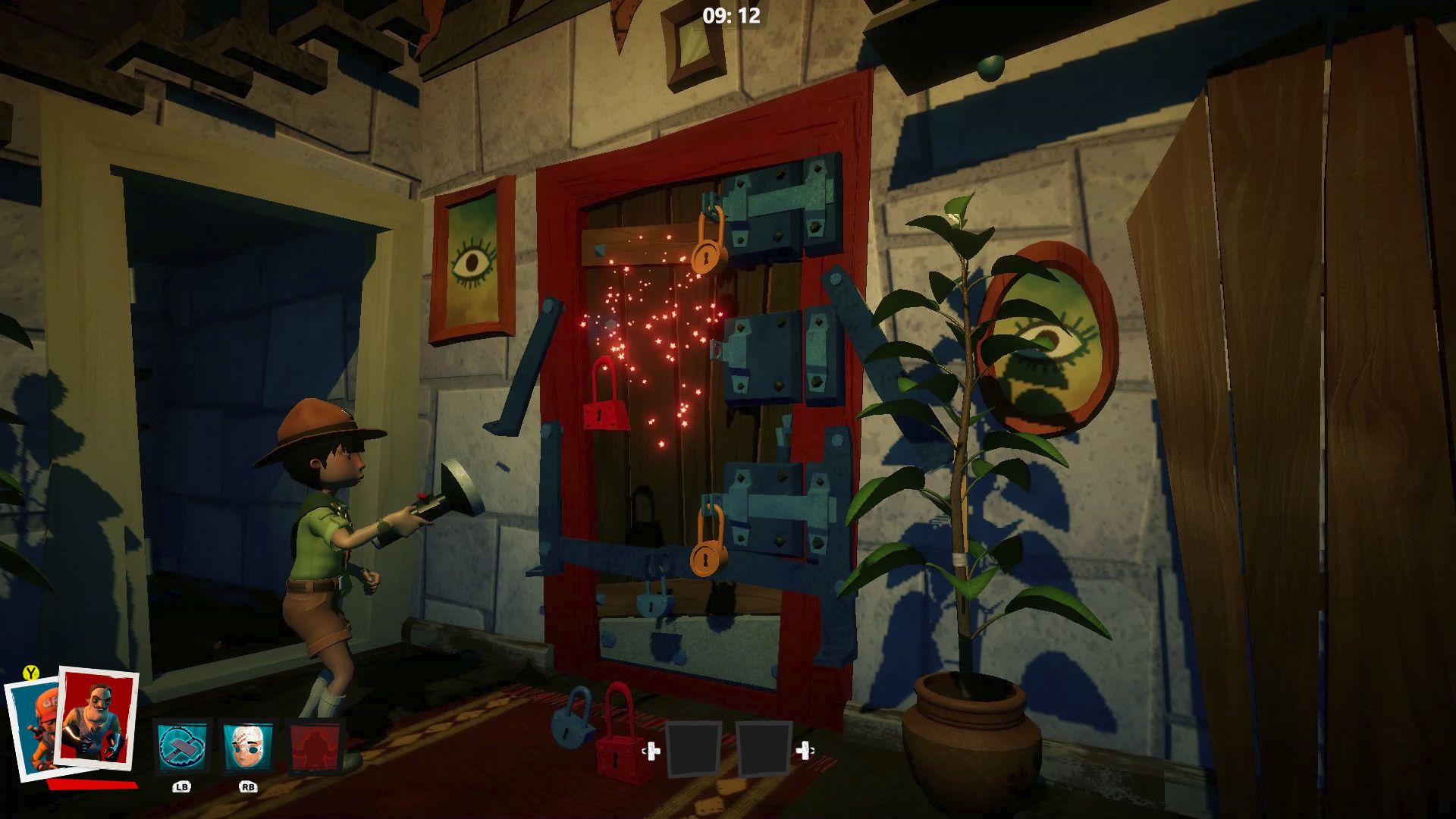The image size is (1456, 819).
Task: Activate the bear trap ability
Action: click(181, 746)
